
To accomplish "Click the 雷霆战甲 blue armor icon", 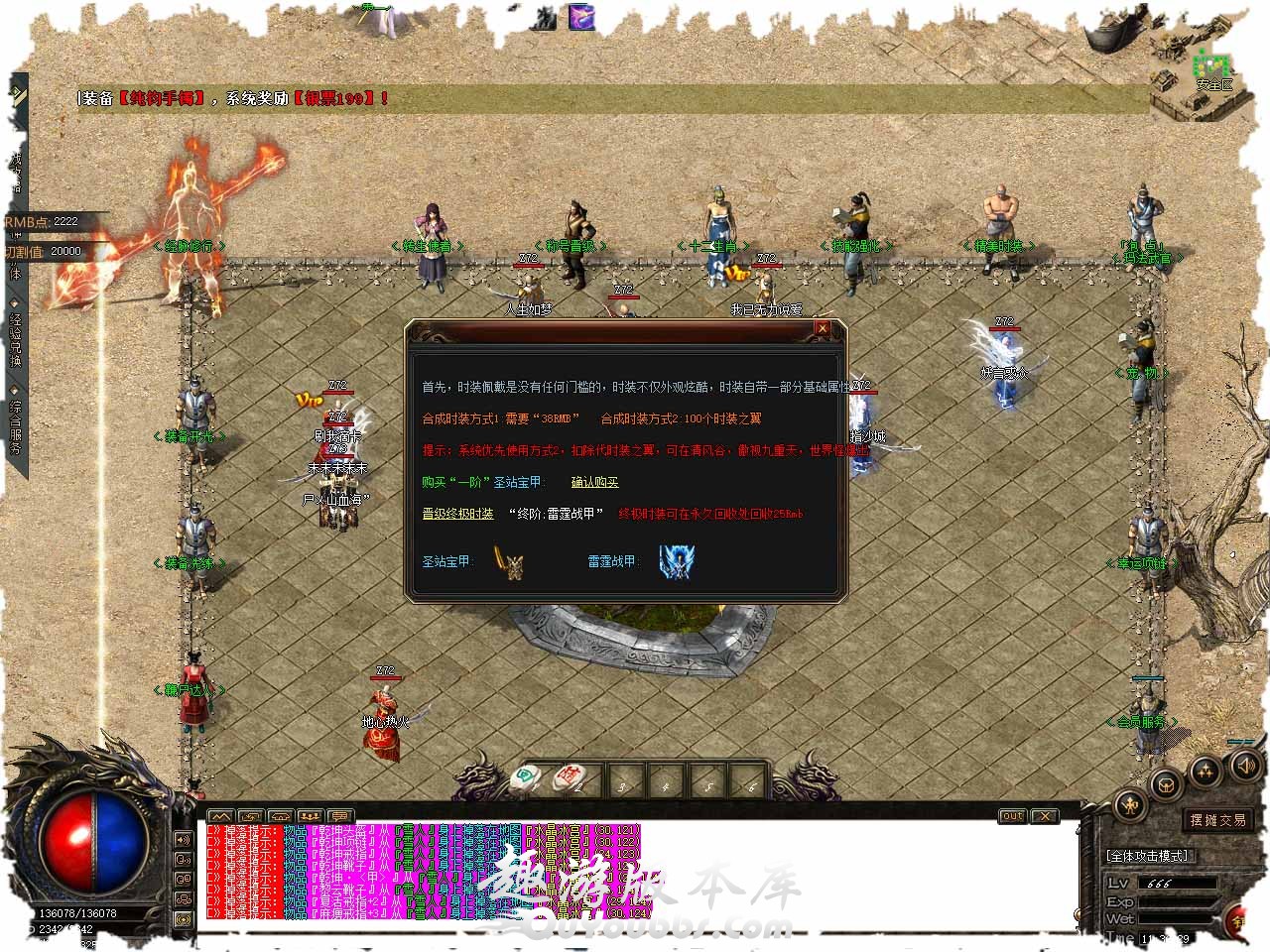I will point(677,561).
